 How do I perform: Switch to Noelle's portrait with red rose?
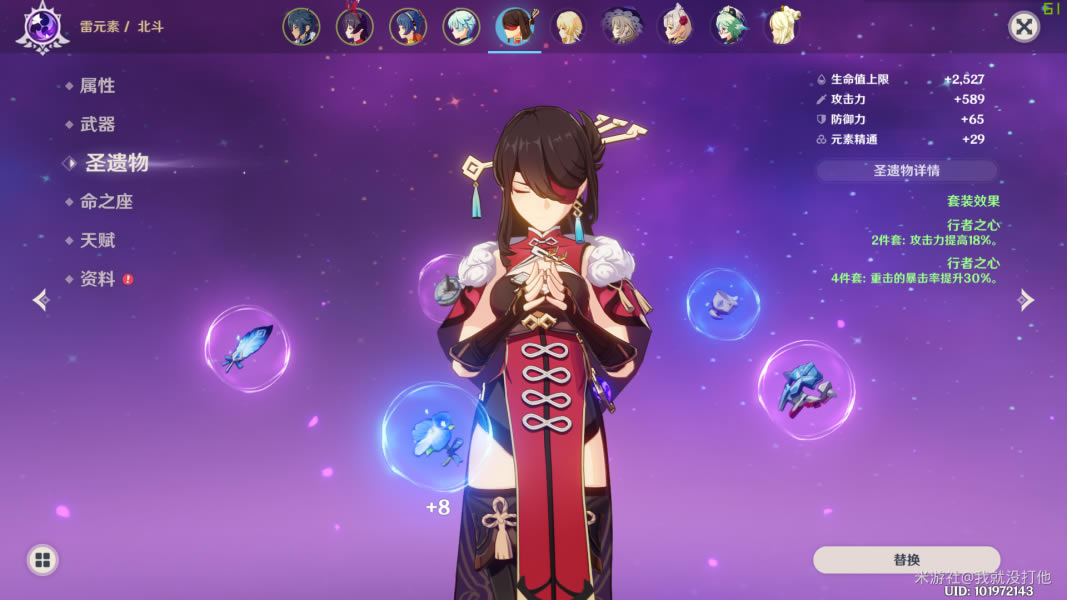(x=676, y=27)
